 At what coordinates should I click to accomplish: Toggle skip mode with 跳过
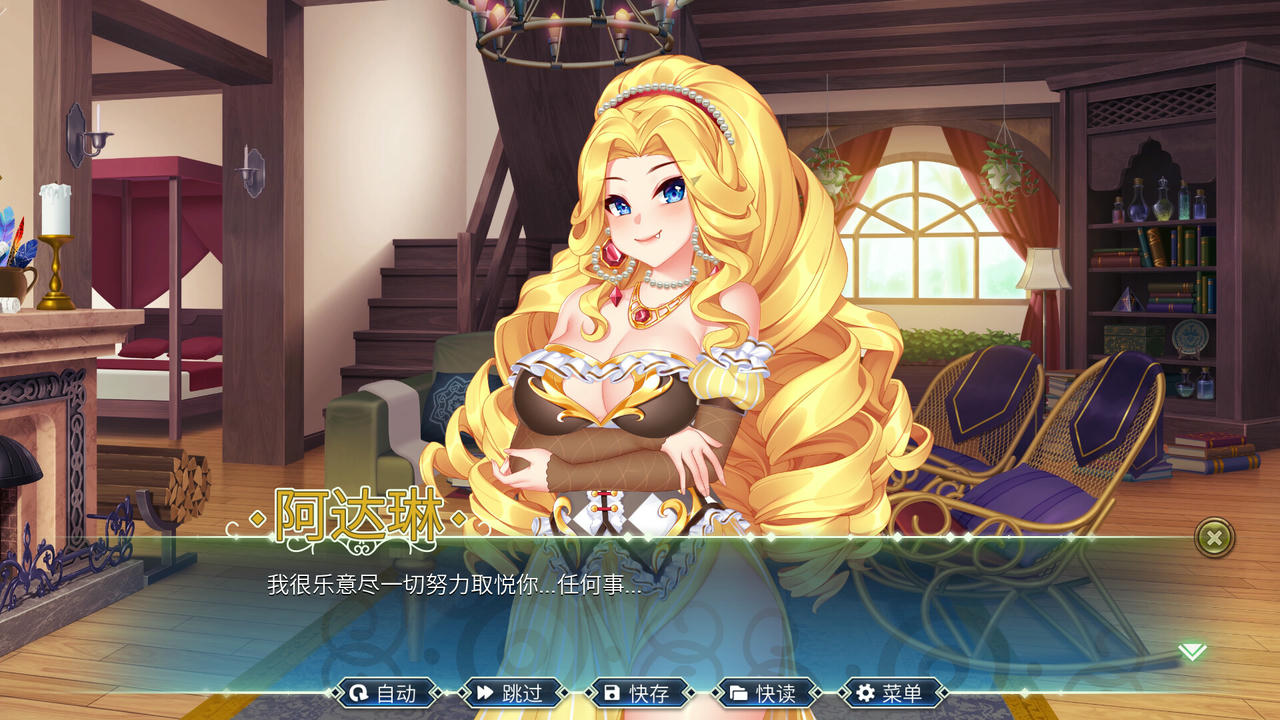click(523, 691)
